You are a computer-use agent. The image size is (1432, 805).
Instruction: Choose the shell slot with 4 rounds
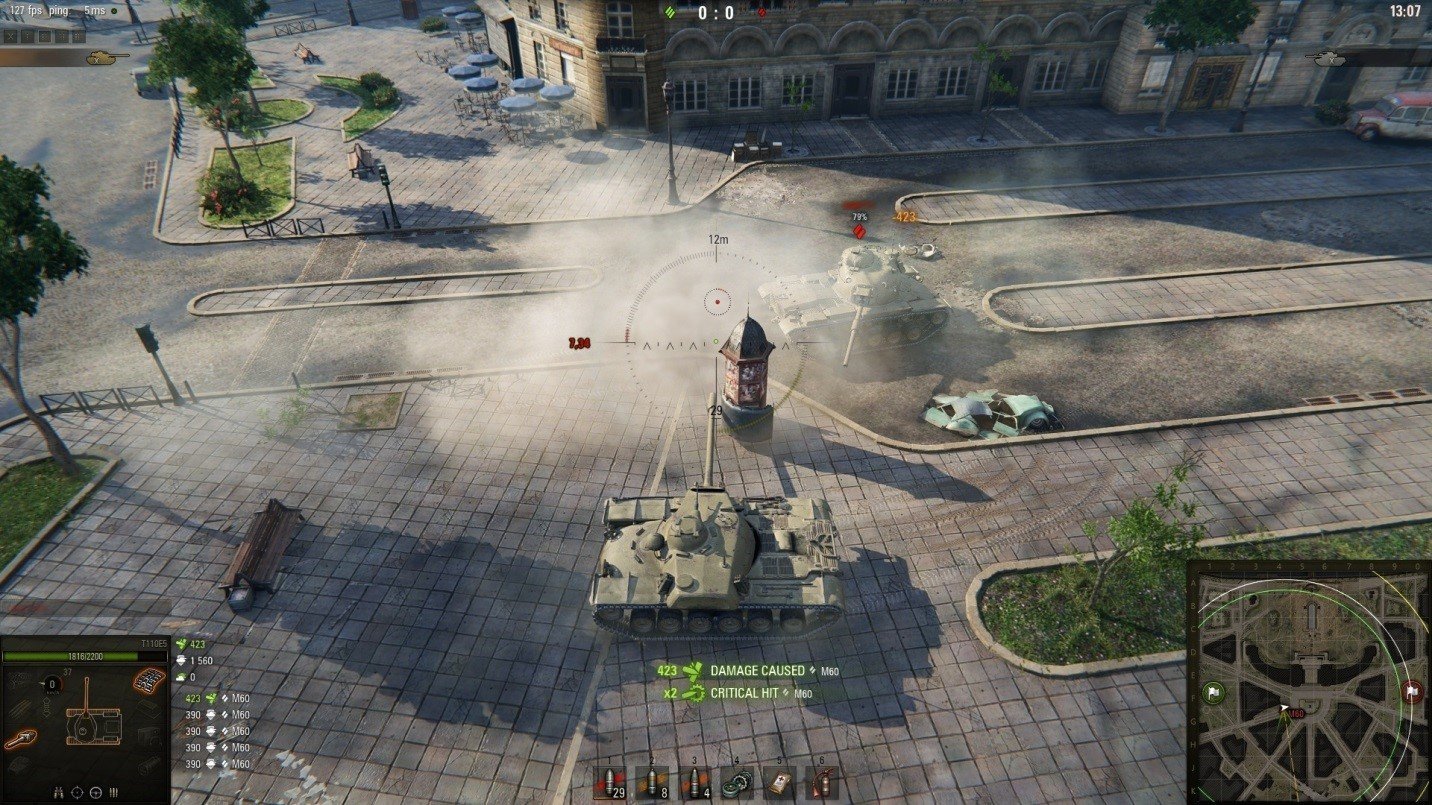pos(695,782)
